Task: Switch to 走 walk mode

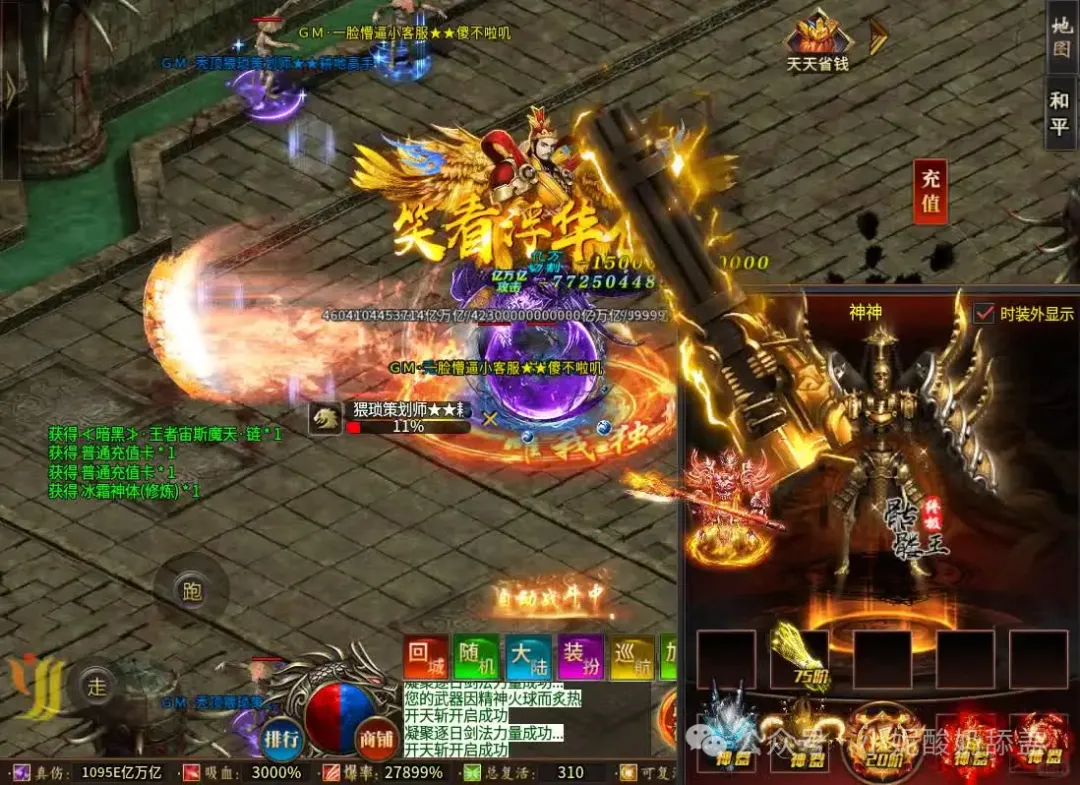Action: pos(97,687)
